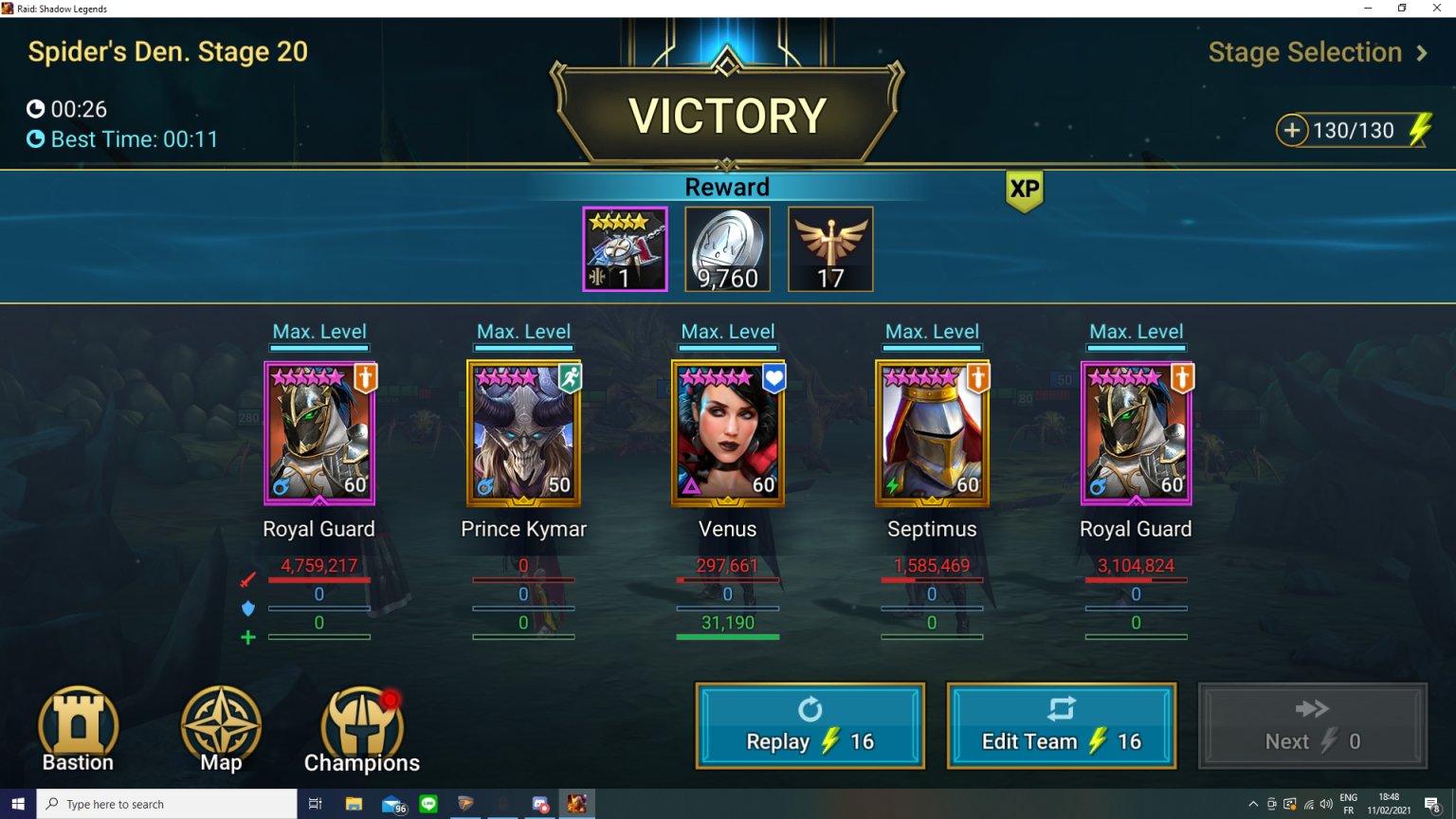View the winged emblem reward
This screenshot has width=1456, height=819.
coord(830,248)
